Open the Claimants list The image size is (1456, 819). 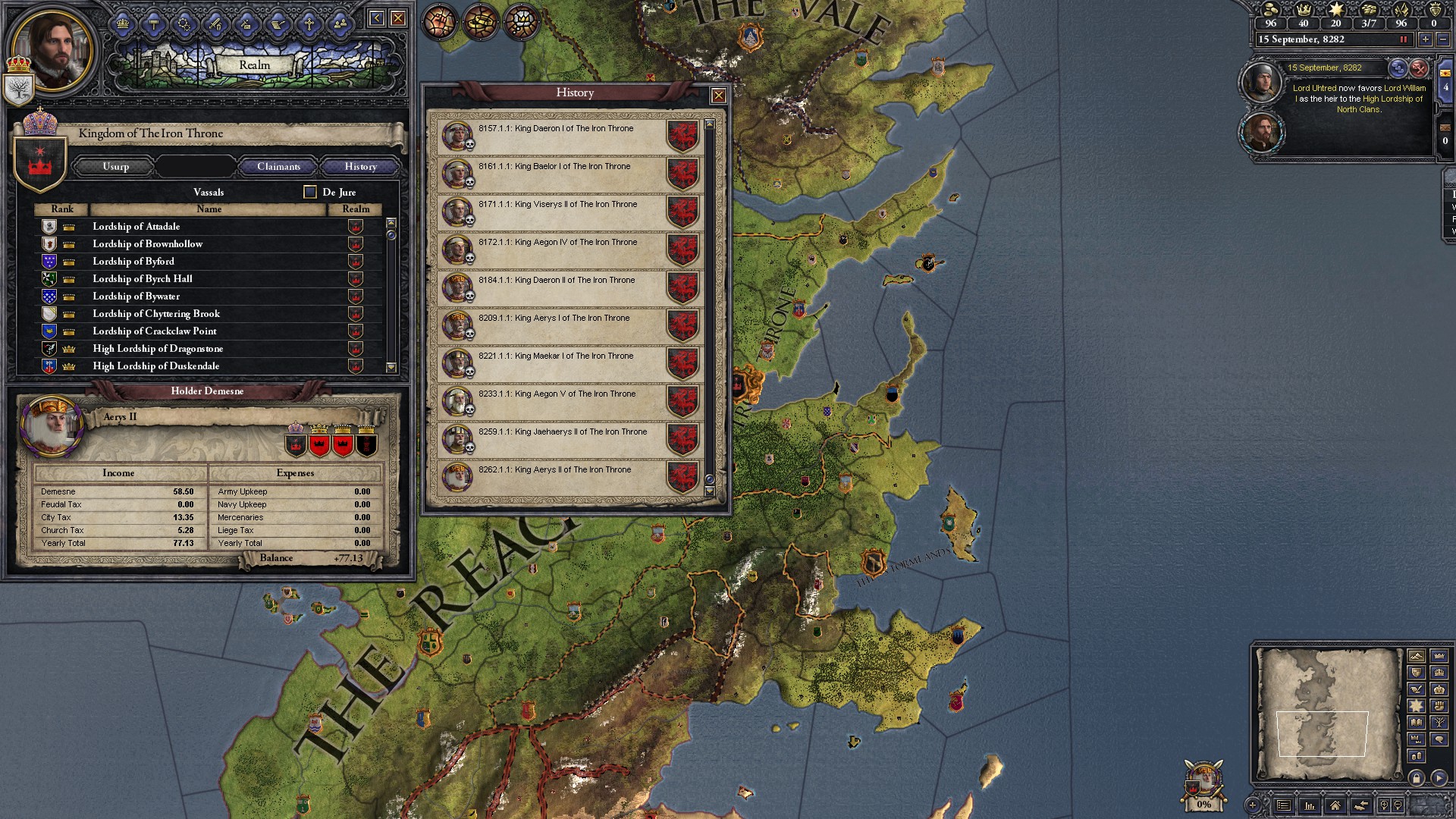click(278, 166)
